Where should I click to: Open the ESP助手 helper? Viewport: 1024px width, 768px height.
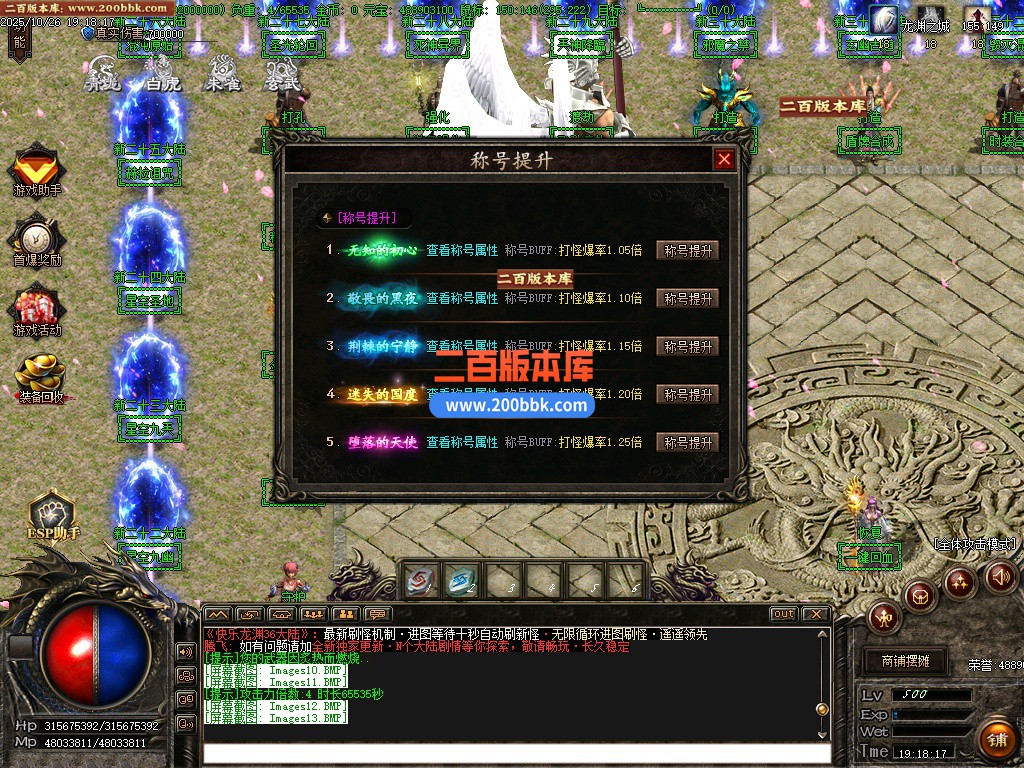click(52, 515)
